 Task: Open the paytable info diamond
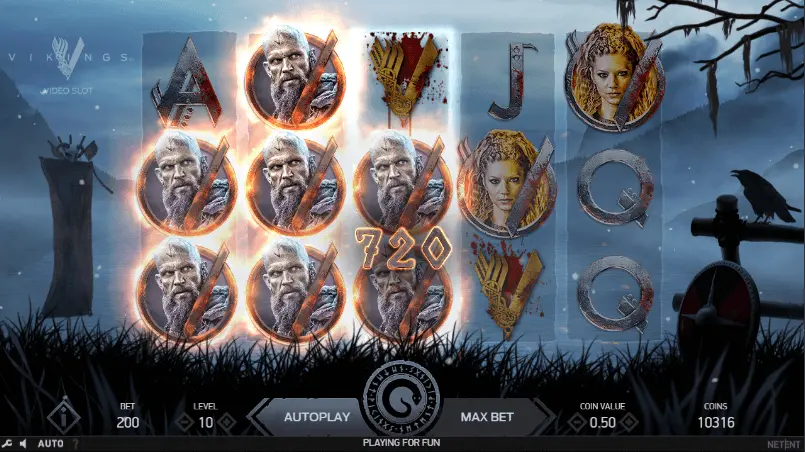(x=64, y=414)
